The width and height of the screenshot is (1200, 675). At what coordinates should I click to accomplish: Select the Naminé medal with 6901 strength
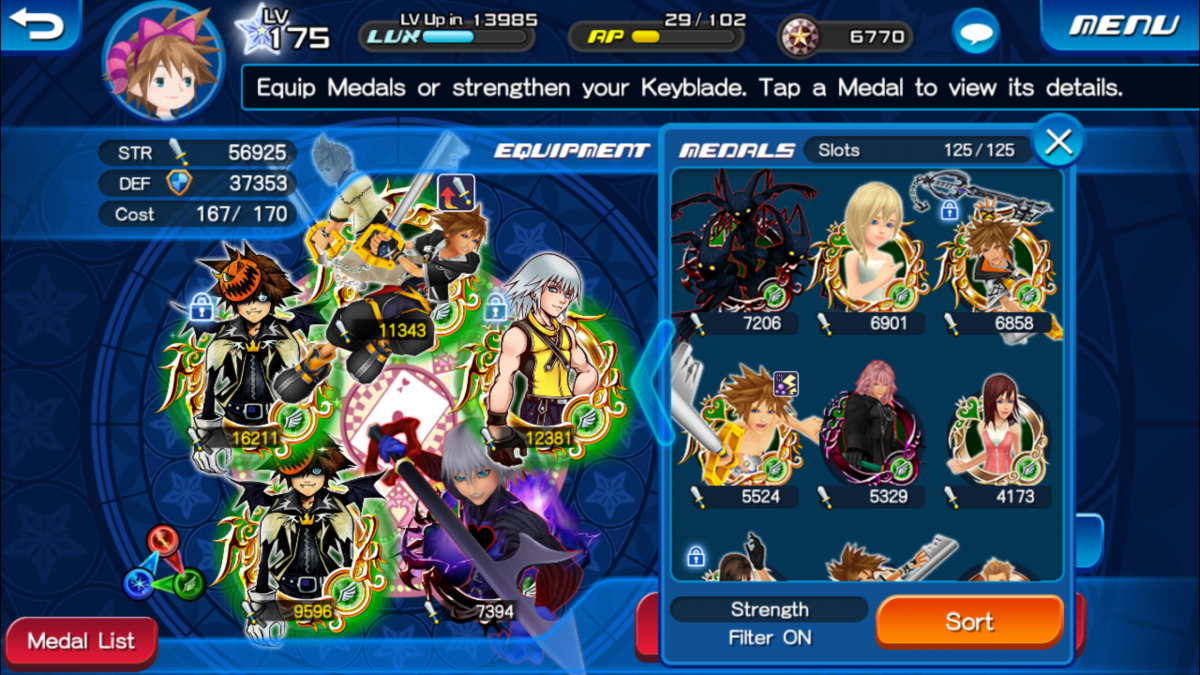pos(869,250)
